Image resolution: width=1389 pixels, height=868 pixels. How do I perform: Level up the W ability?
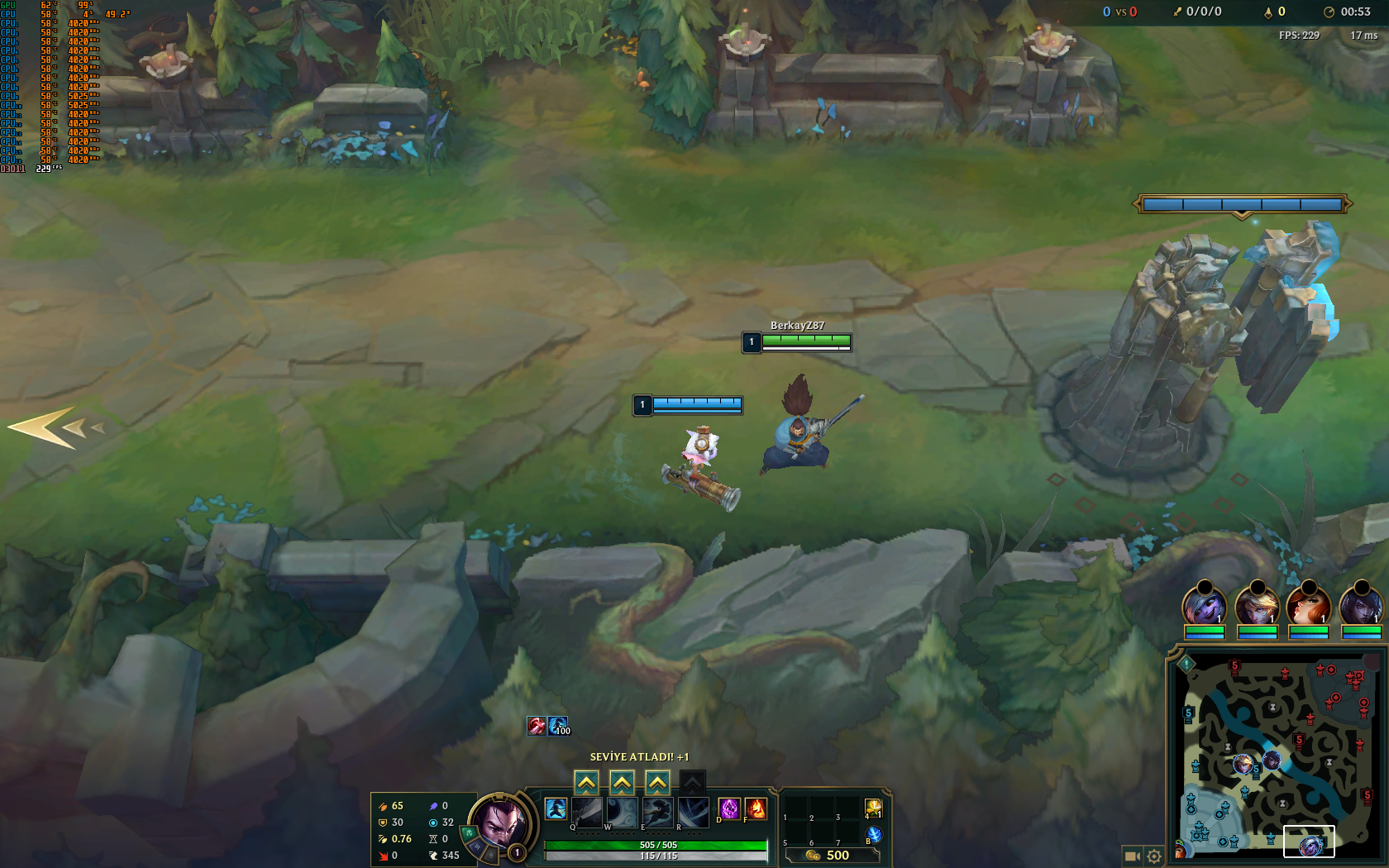coord(622,782)
